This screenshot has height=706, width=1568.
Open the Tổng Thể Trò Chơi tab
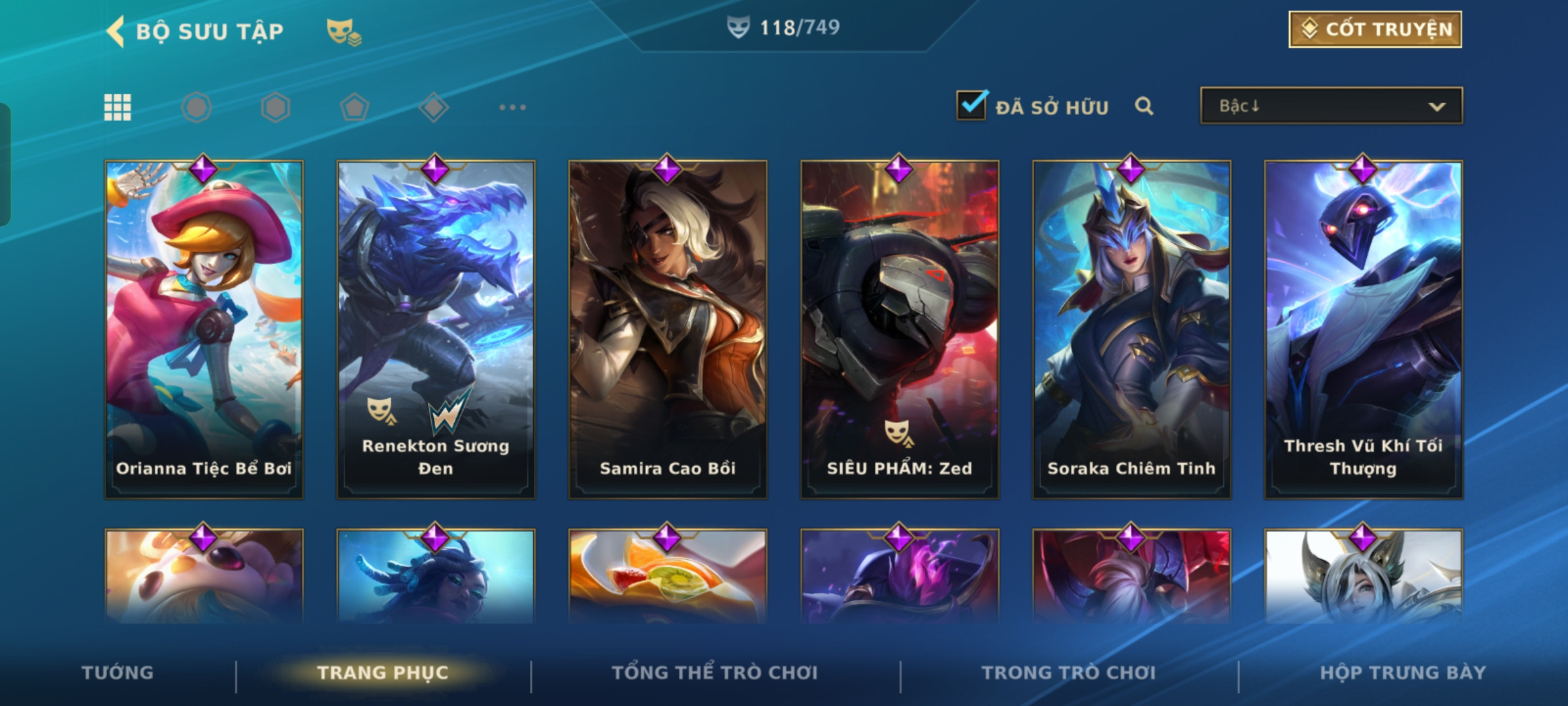click(714, 673)
